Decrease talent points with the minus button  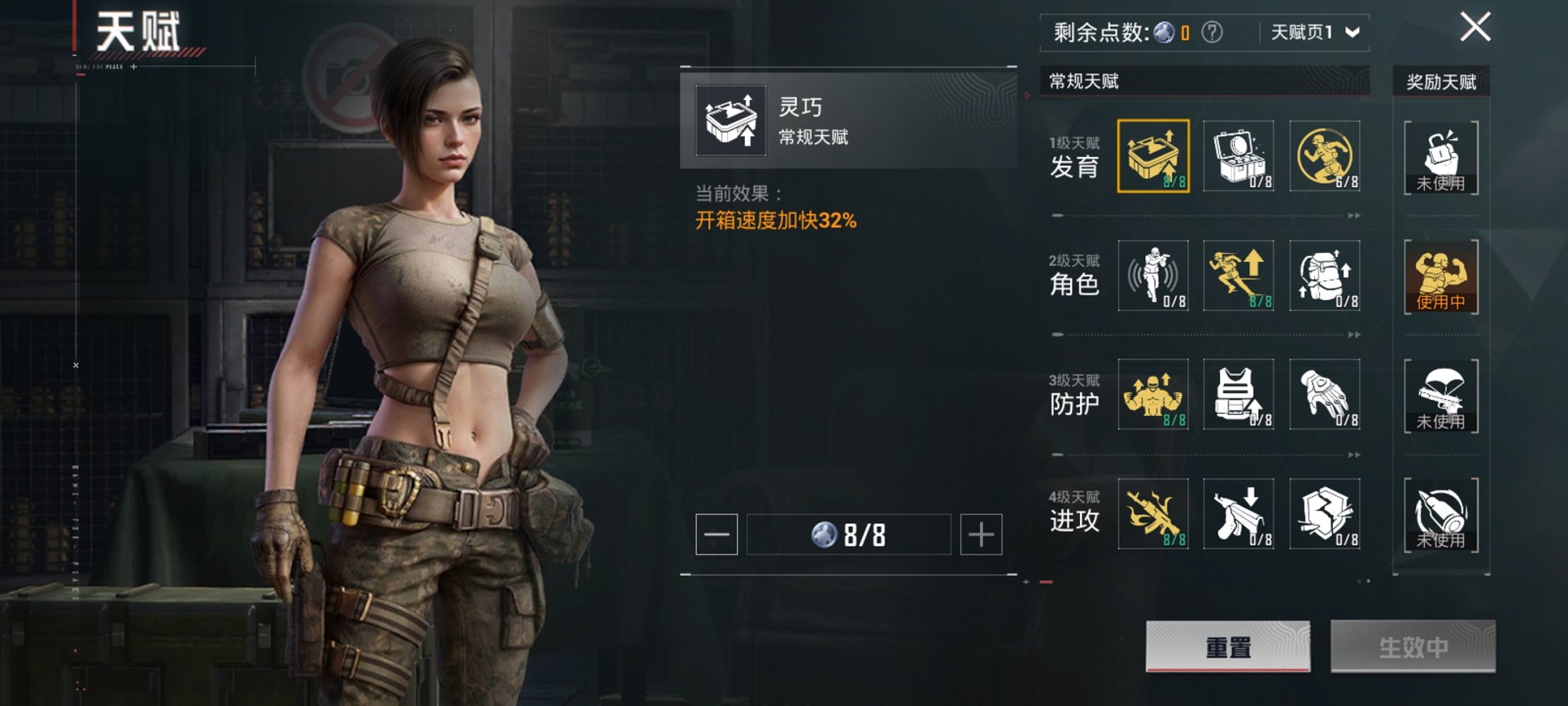[716, 534]
